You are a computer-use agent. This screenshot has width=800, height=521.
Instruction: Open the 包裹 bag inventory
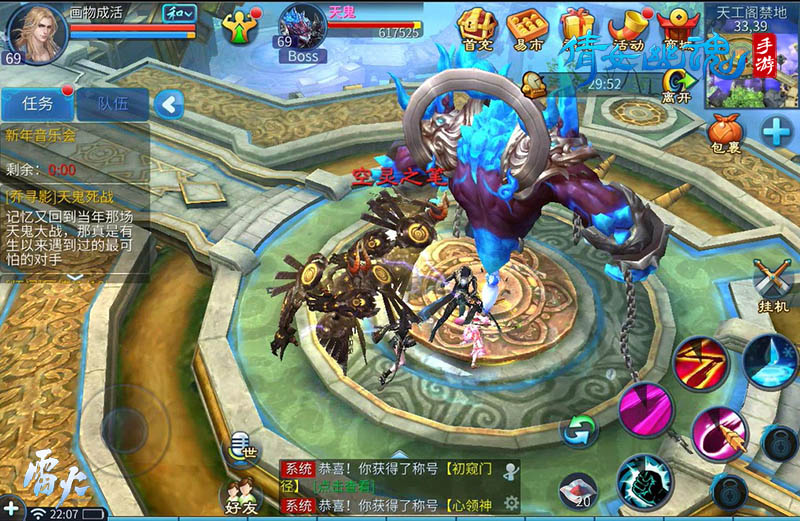pos(727,133)
